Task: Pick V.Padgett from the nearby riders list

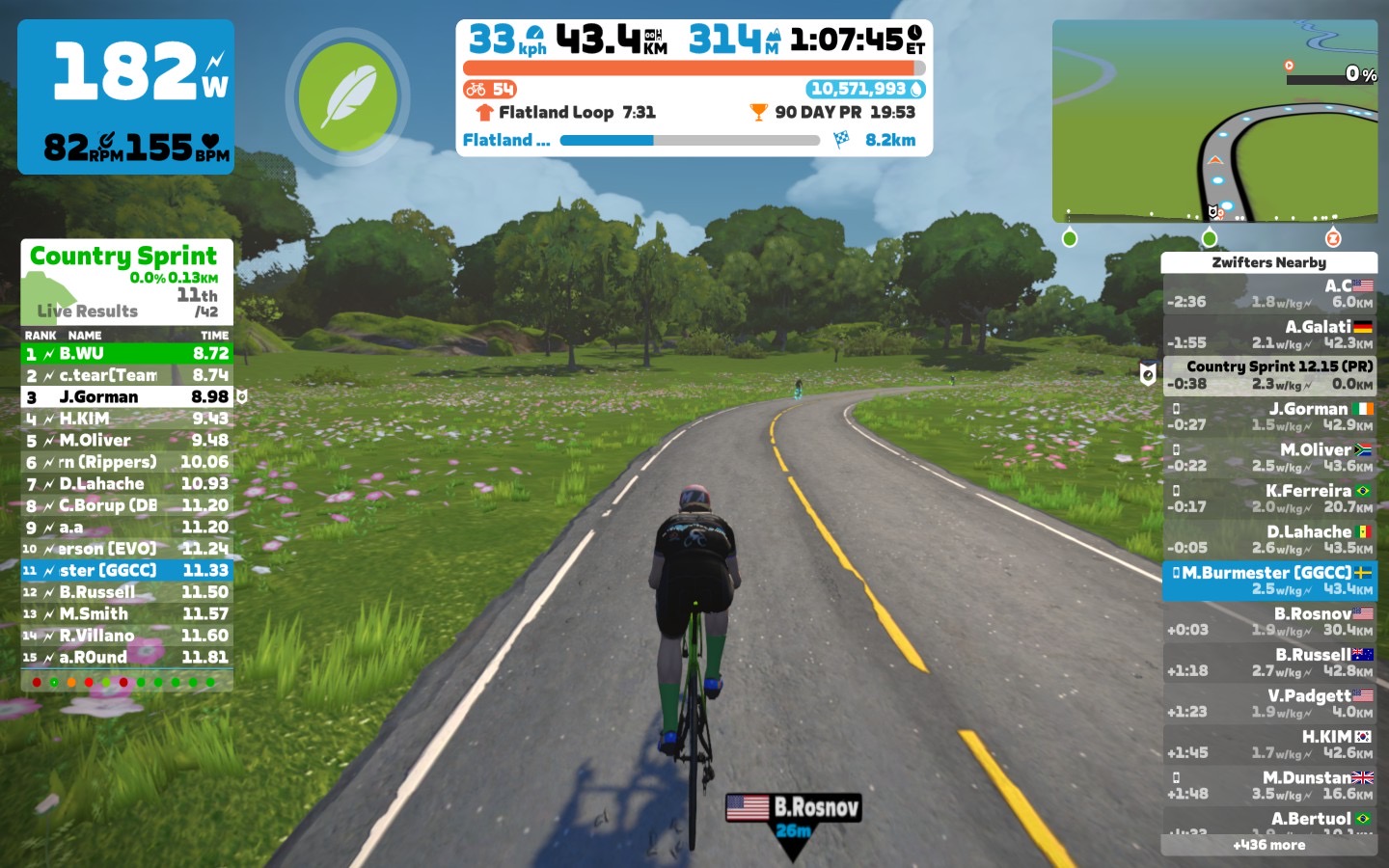Action: (x=1268, y=703)
